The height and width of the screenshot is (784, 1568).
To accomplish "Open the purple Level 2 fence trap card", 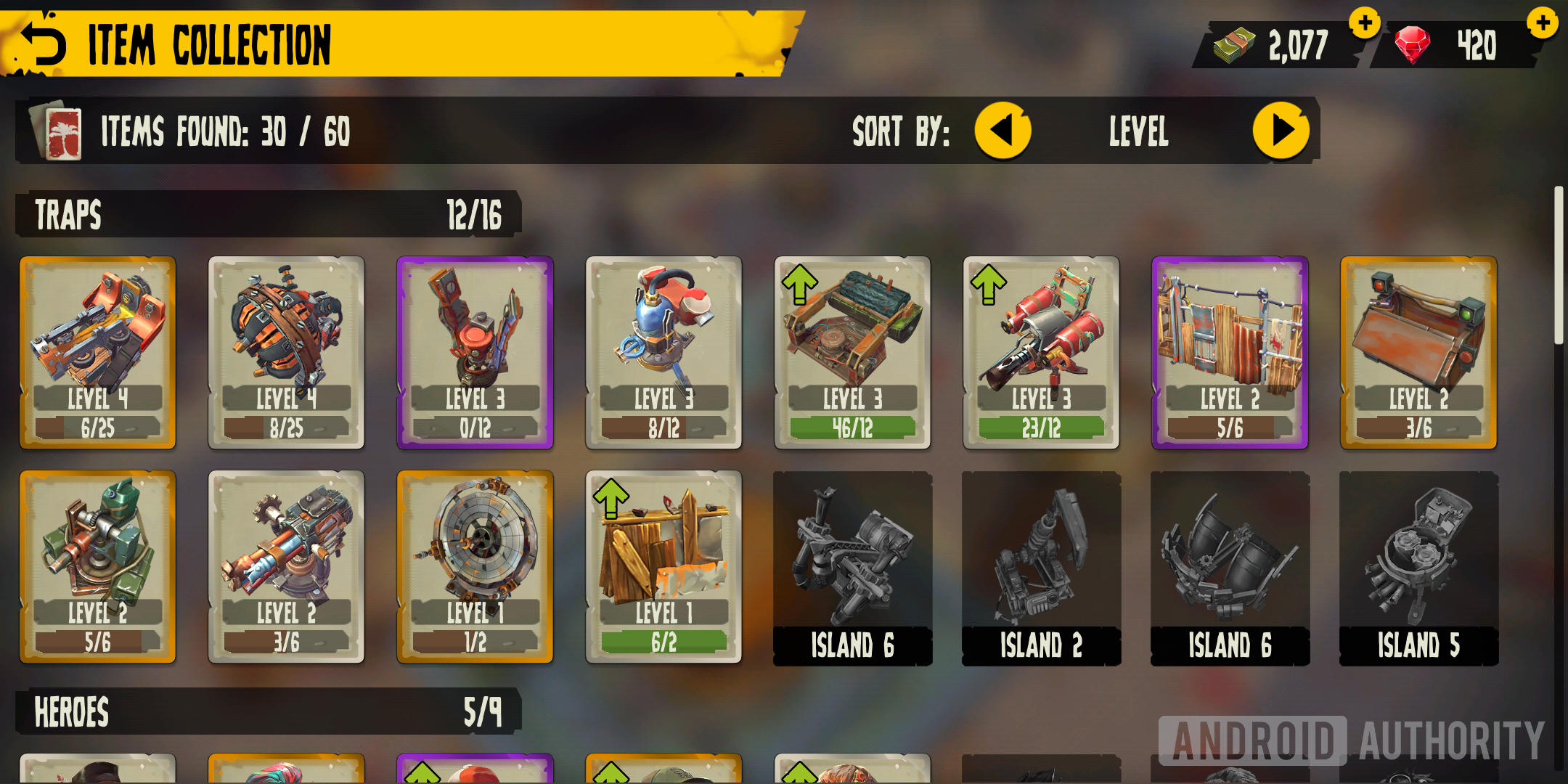I will coord(1230,352).
